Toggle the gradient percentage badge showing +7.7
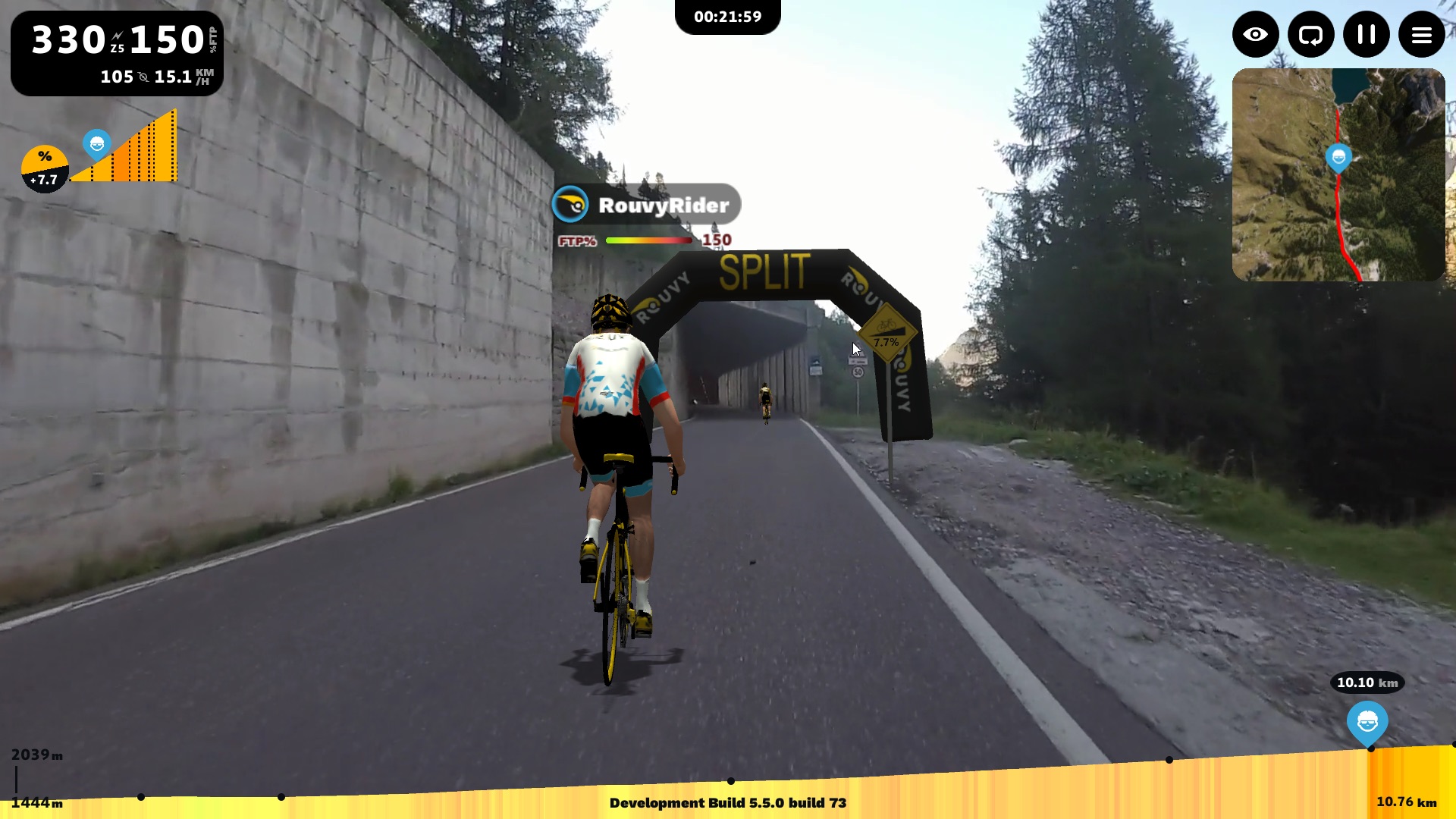1456x819 pixels. click(x=44, y=167)
